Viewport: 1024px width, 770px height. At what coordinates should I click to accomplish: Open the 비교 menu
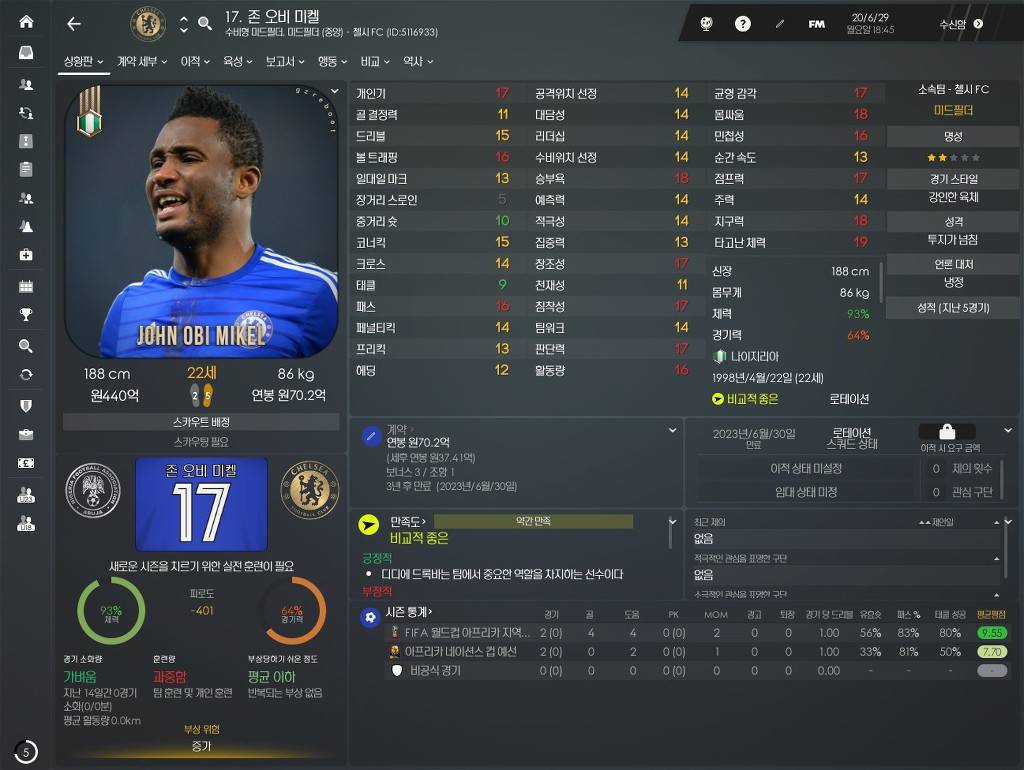375,62
